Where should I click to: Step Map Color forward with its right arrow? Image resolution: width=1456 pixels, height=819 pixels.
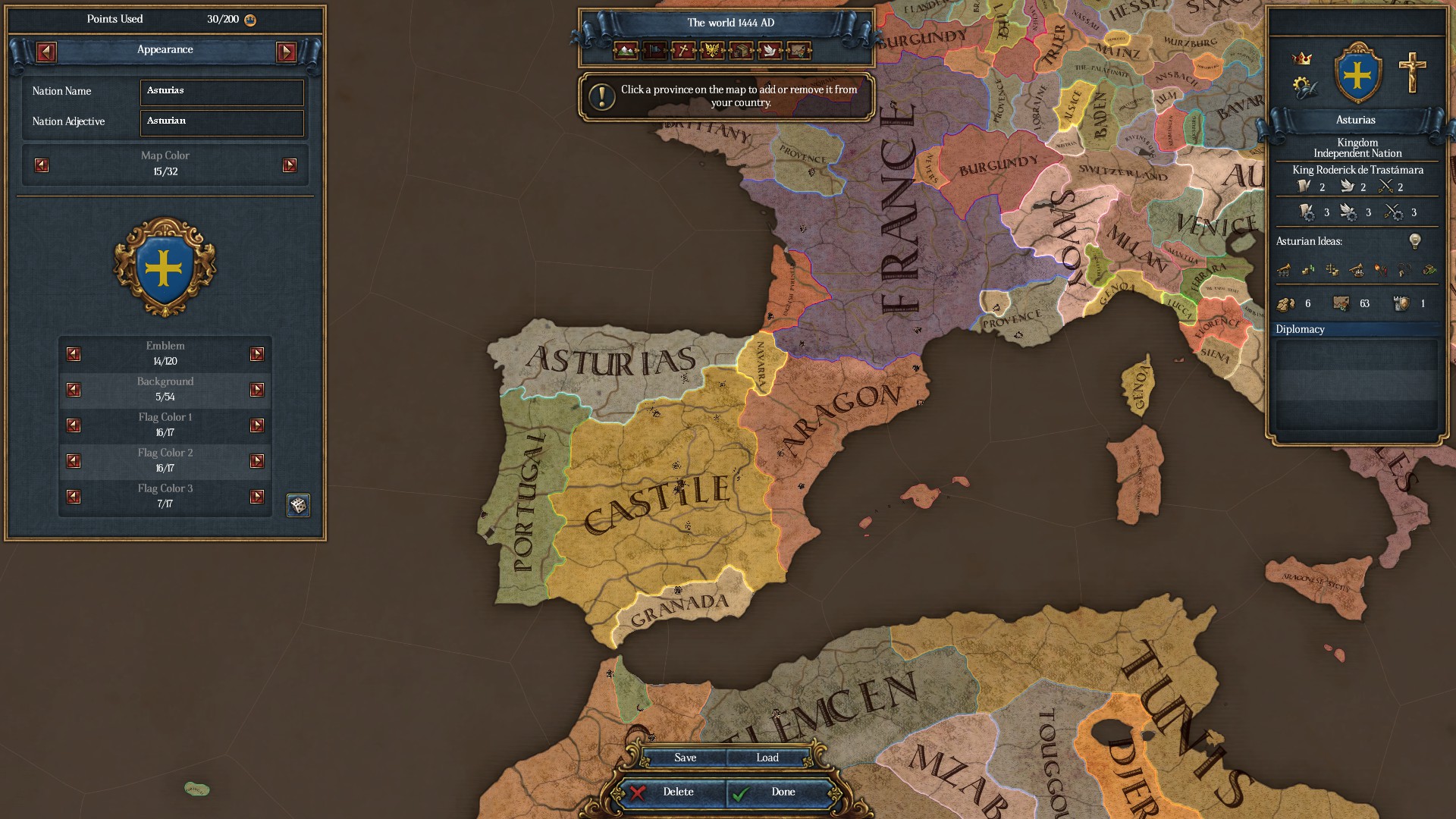coord(289,164)
